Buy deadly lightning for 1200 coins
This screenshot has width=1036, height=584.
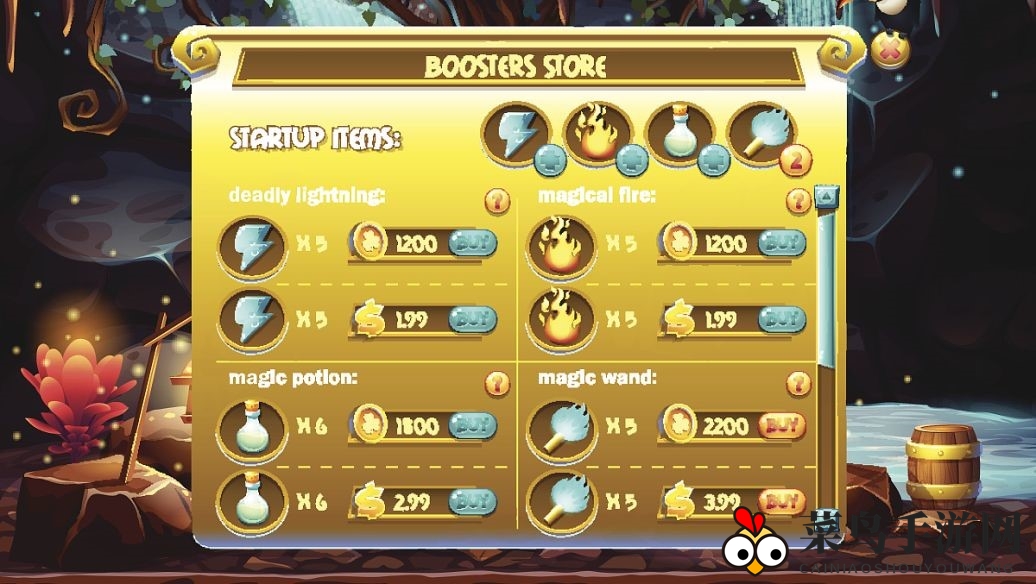tap(472, 243)
